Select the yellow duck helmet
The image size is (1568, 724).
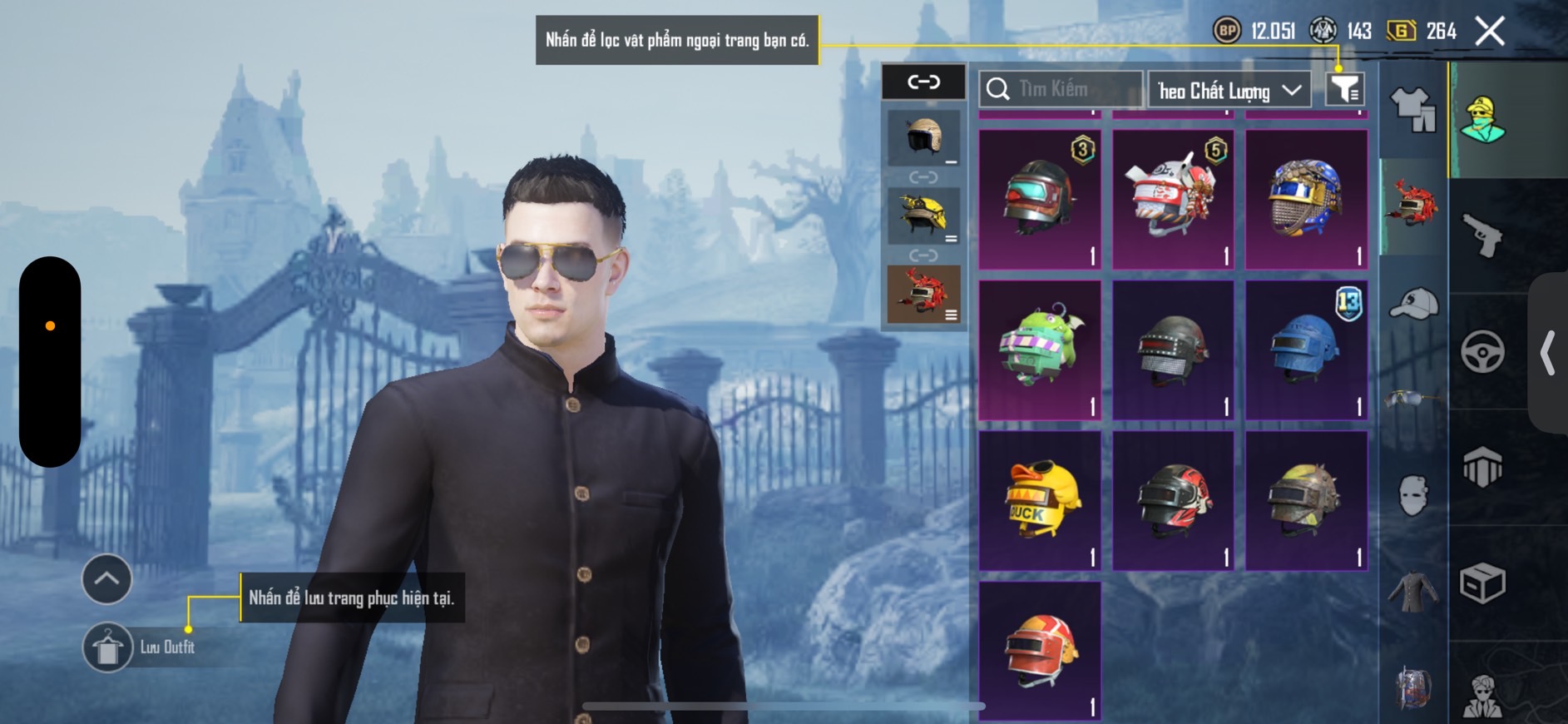click(1040, 500)
